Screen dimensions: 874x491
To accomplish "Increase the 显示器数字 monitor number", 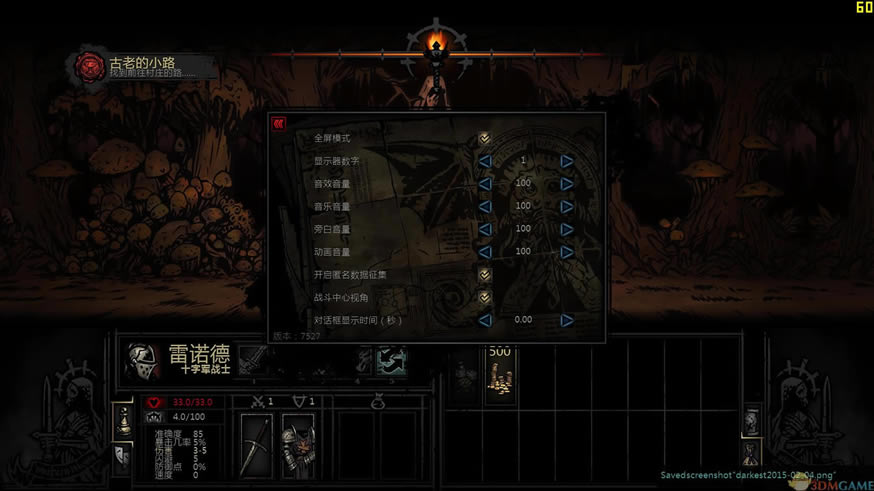I will [x=566, y=161].
